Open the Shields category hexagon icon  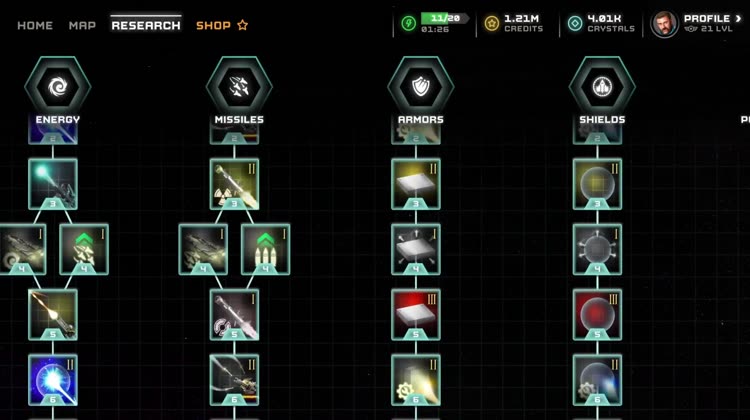coord(602,87)
